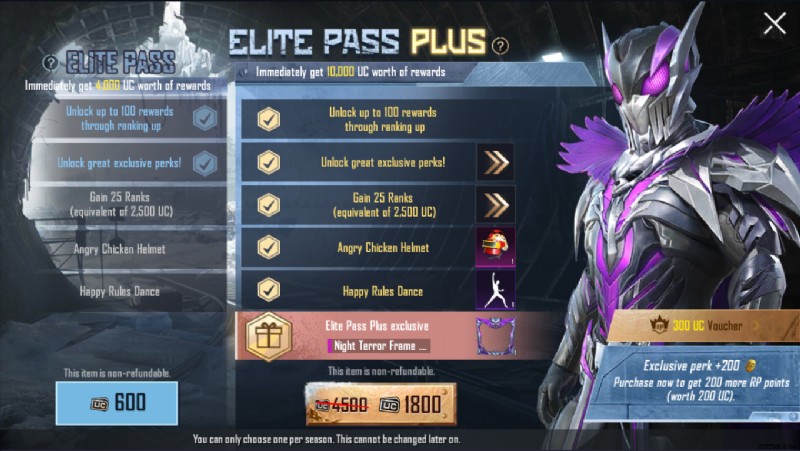Close the Elite Pass purchase screen
This screenshot has height=451, width=800.
774,24
